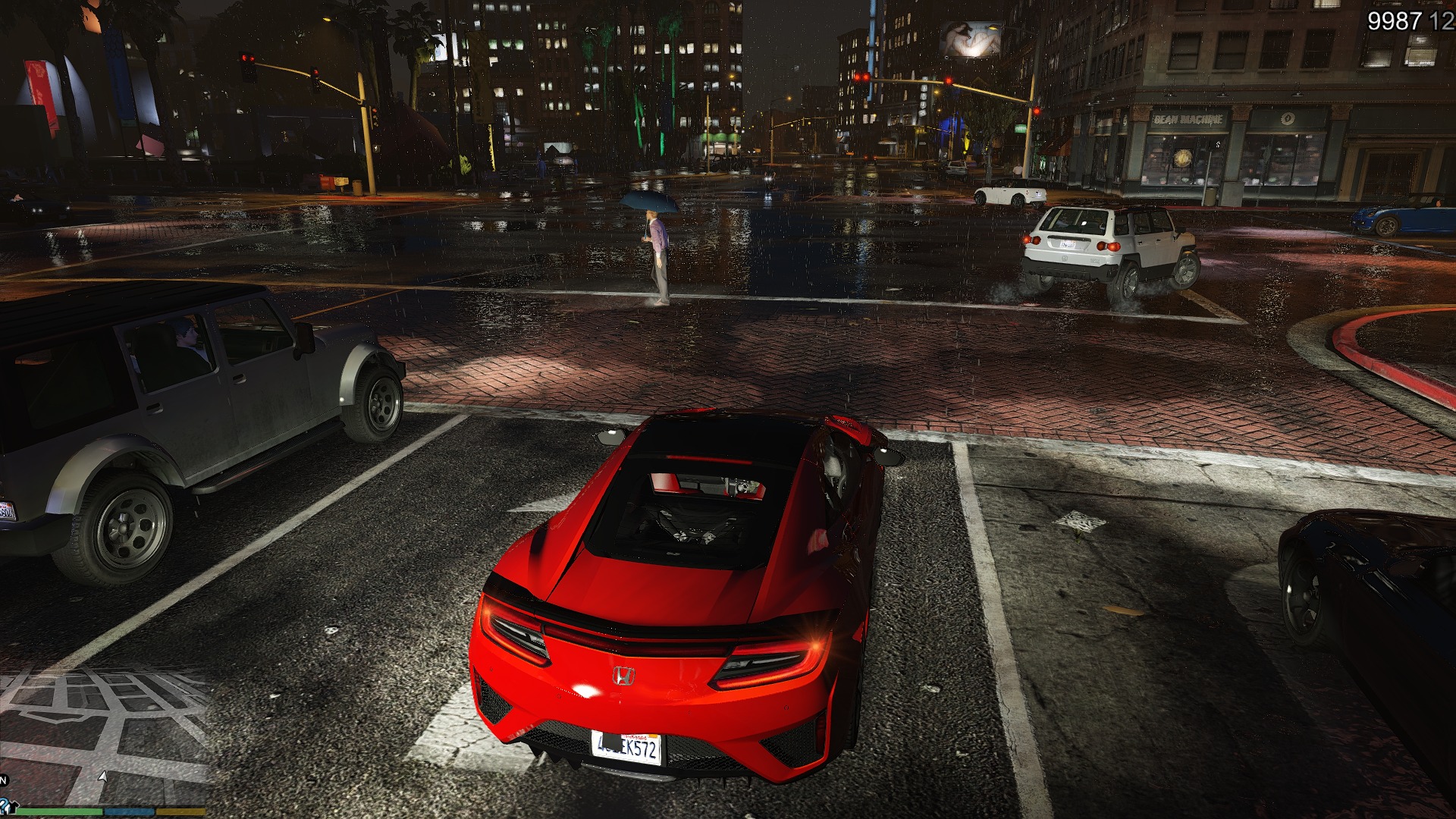Viewport: 1456px width, 819px height.
Task: Select the white player arrow on minimap
Action: click(102, 777)
